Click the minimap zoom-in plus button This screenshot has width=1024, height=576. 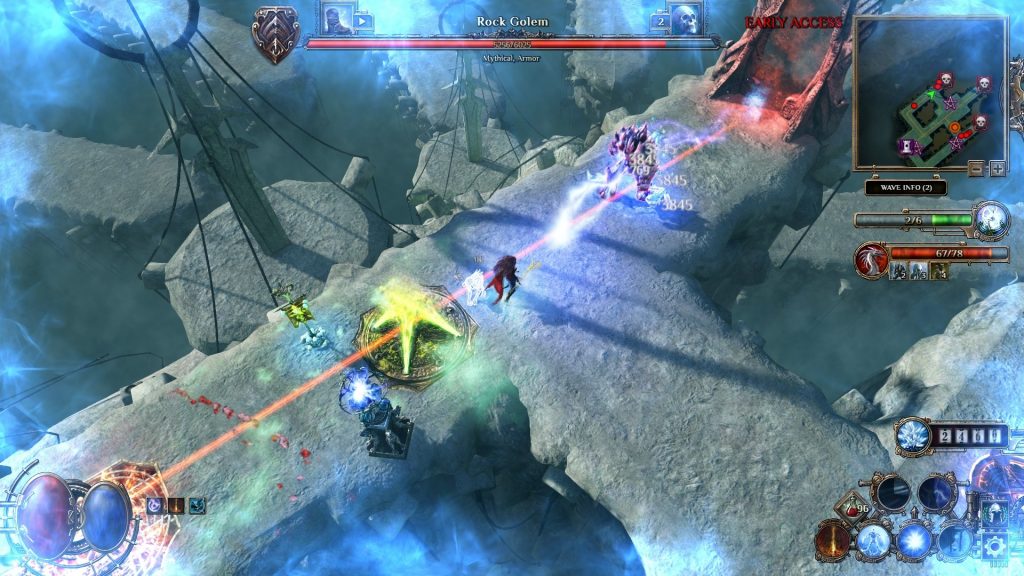(996, 168)
